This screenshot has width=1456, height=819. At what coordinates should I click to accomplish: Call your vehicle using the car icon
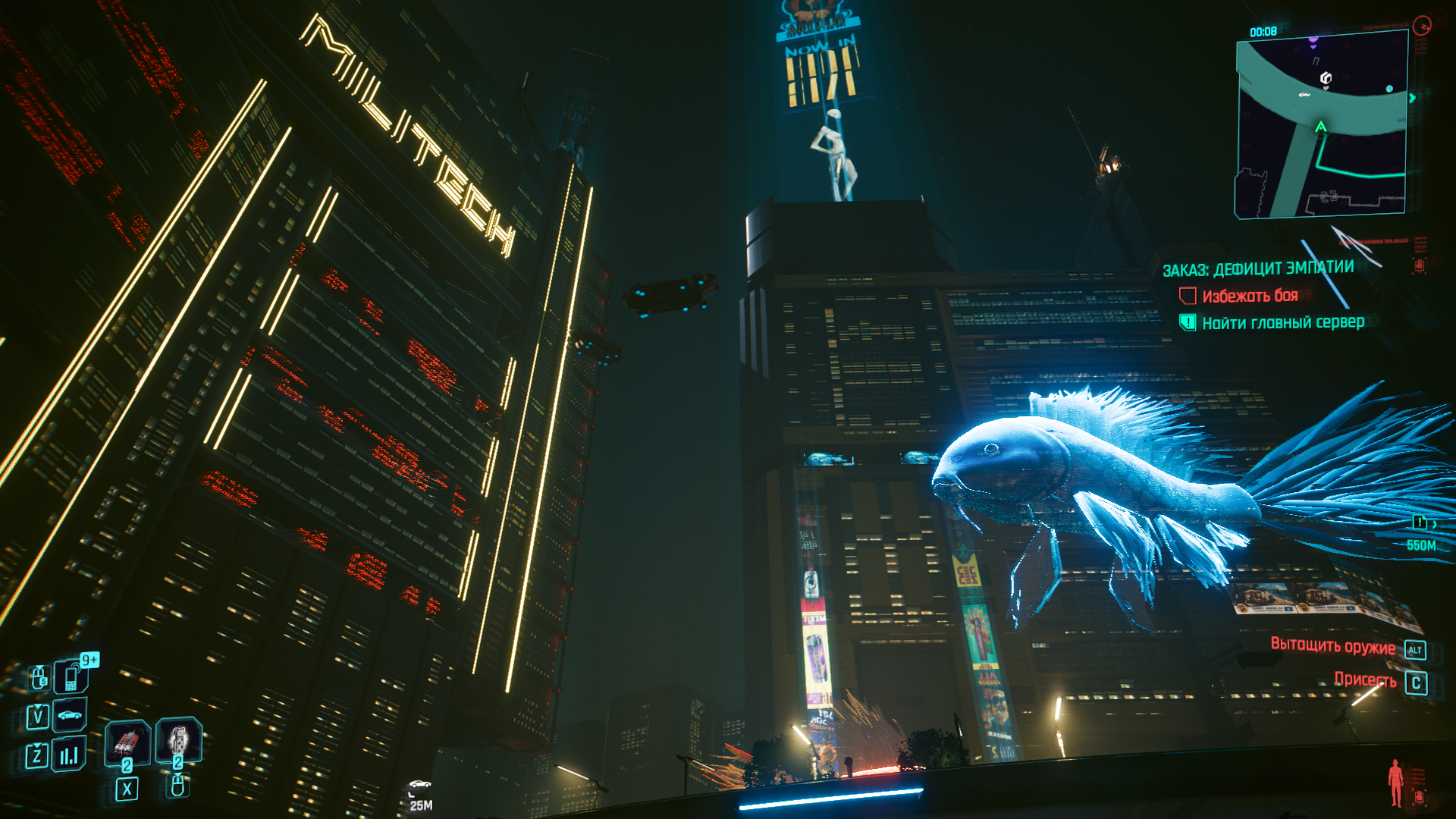pyautogui.click(x=70, y=715)
